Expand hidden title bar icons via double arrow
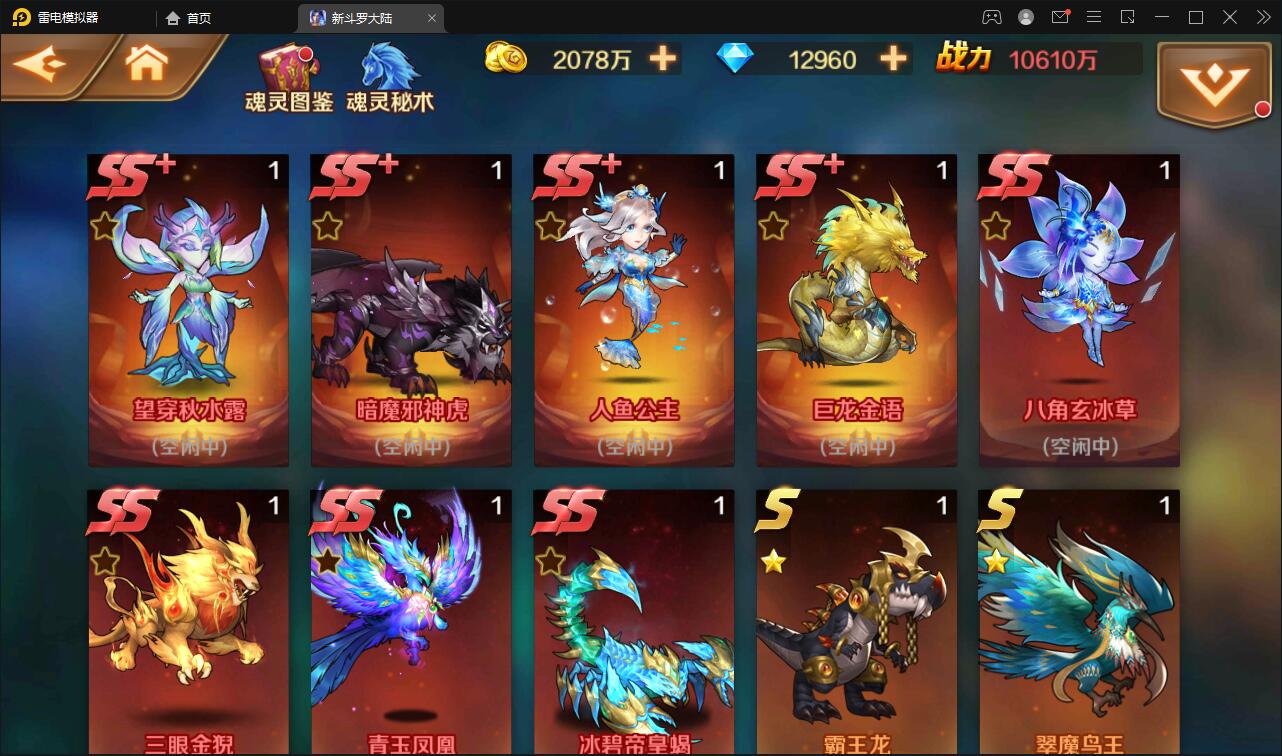This screenshot has height=756, width=1282. coord(1261,17)
